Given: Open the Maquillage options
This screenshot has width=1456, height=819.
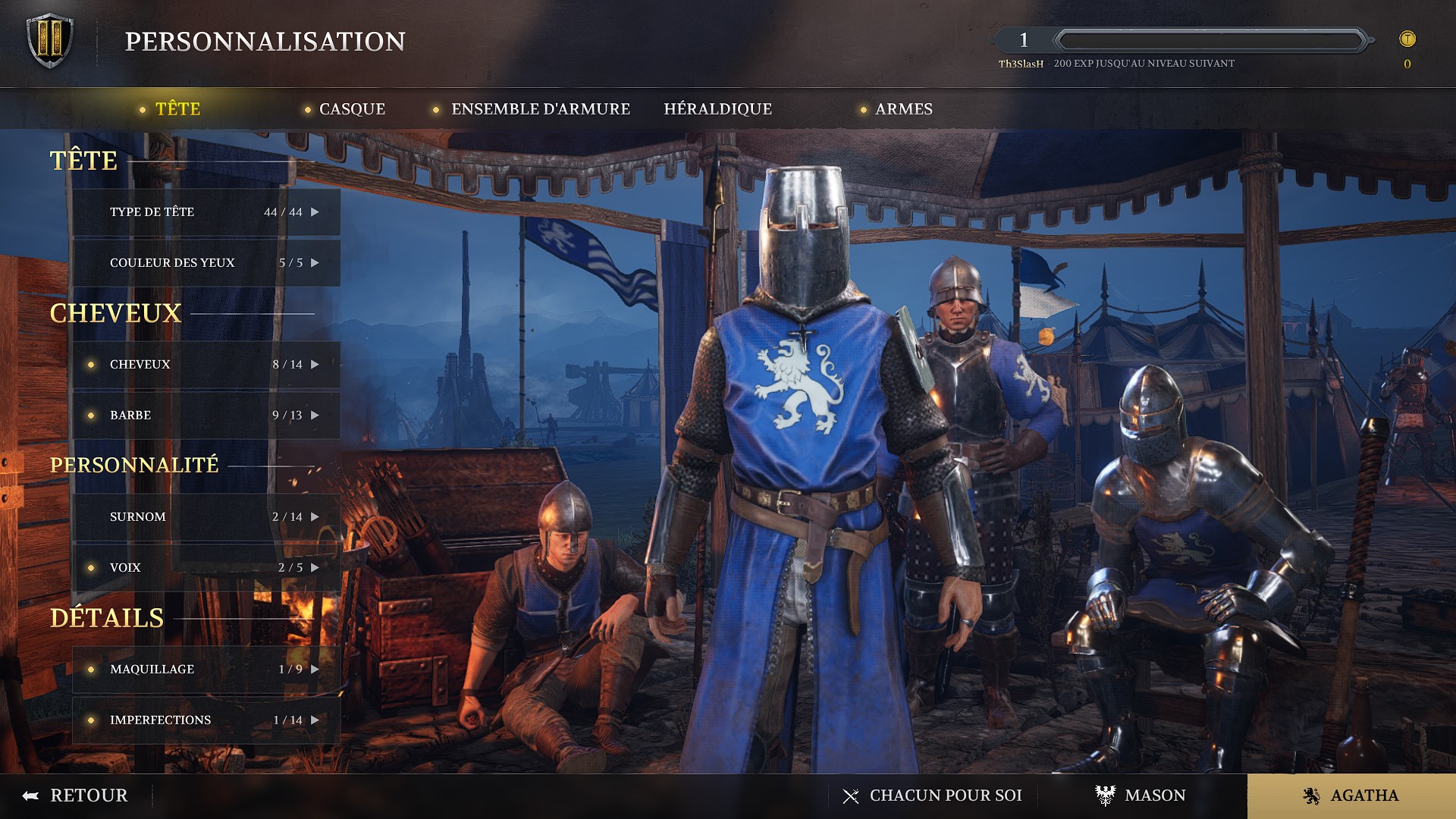Looking at the screenshot, I should (206, 670).
